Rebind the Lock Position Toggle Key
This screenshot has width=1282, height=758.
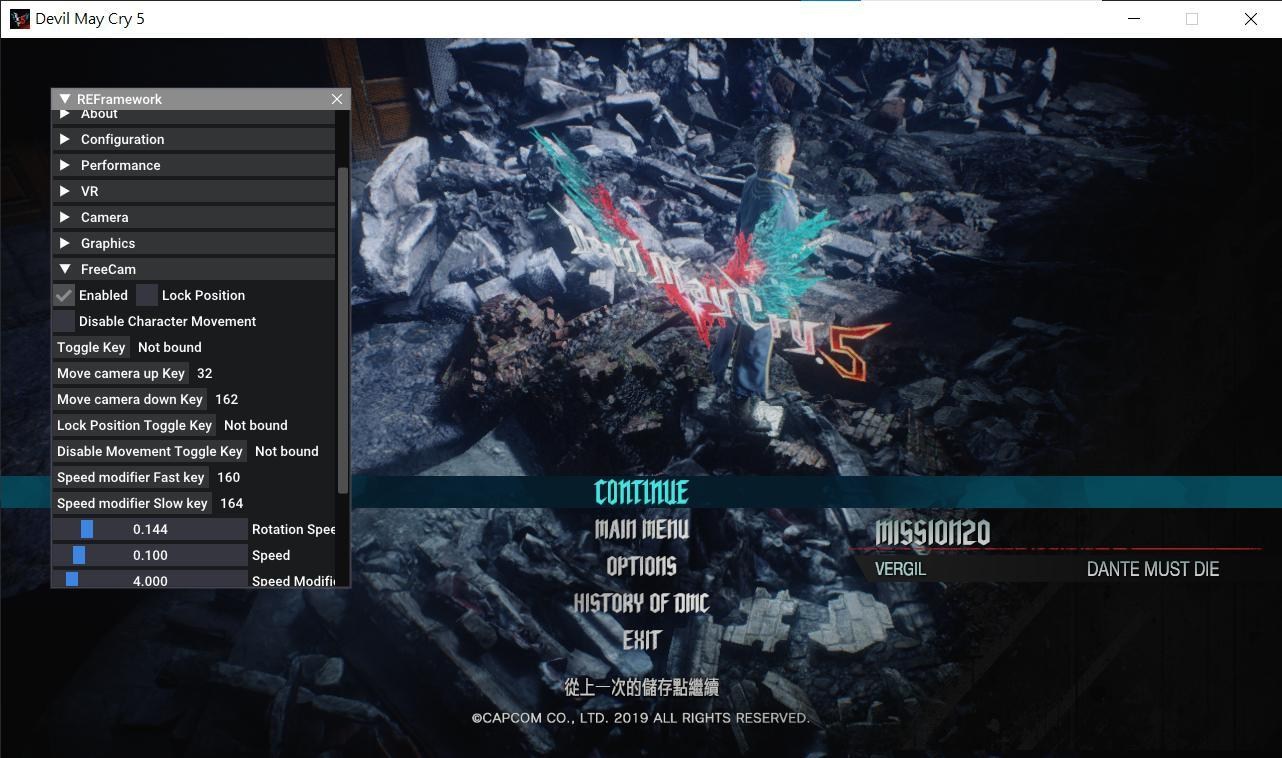tap(134, 425)
